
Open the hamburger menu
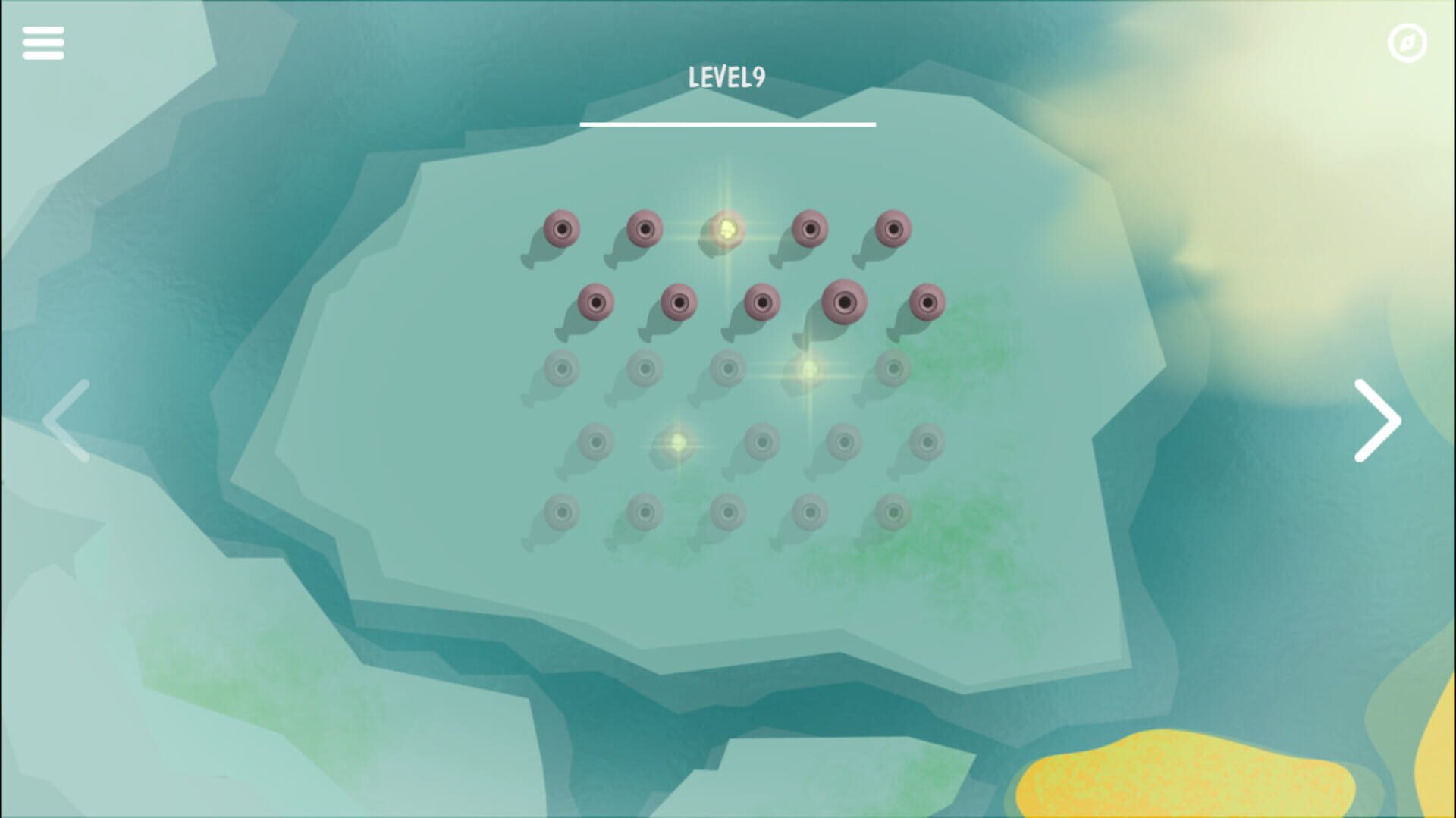tap(43, 43)
